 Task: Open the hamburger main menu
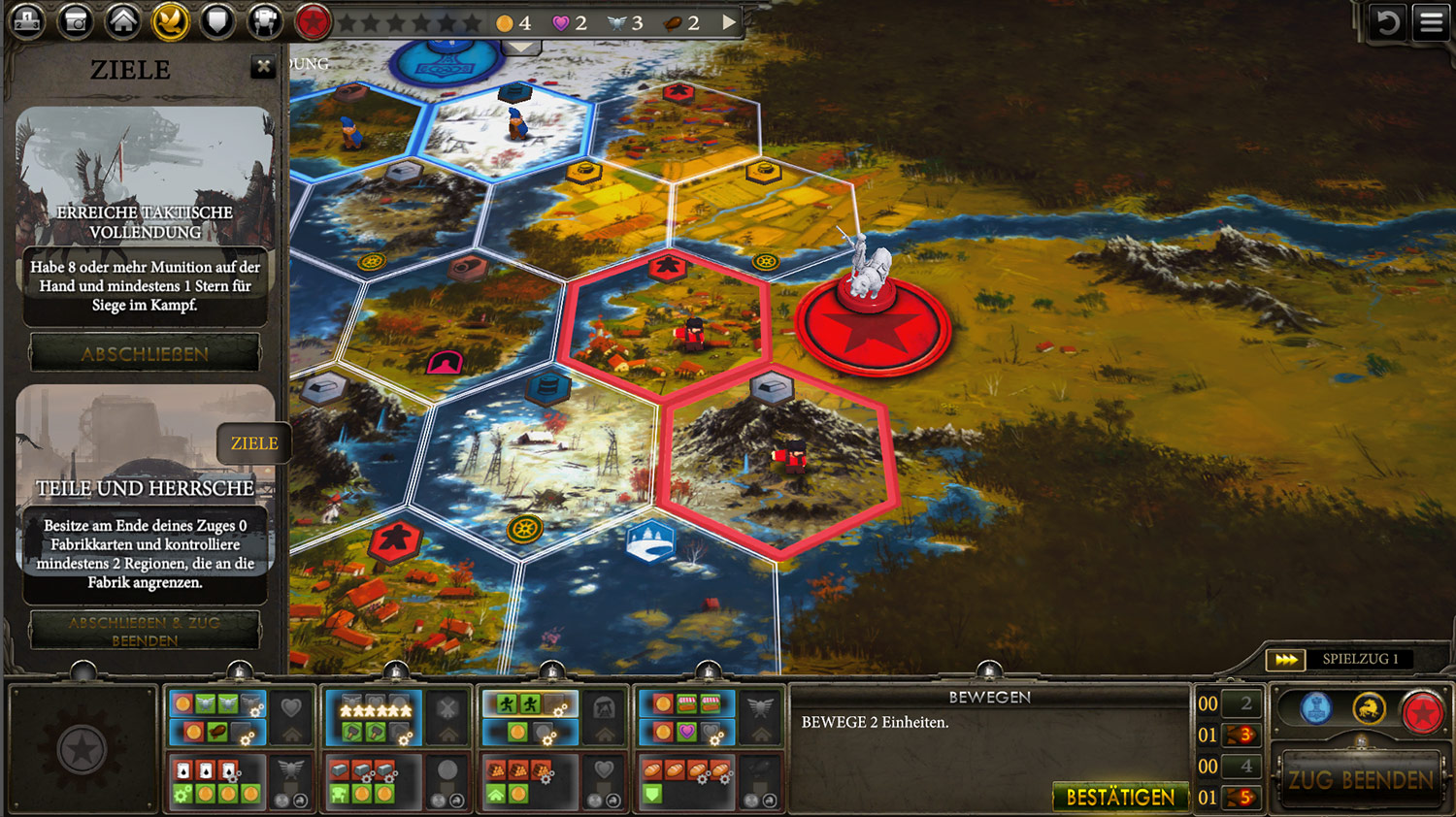[1432, 22]
